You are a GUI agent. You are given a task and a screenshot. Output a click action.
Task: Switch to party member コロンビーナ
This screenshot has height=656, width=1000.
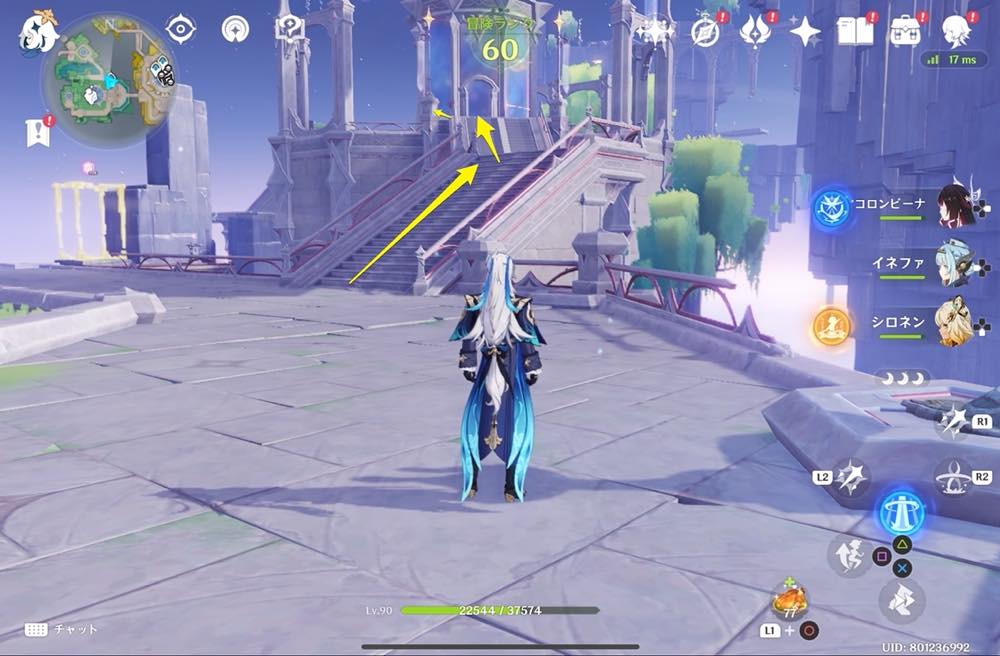pyautogui.click(x=955, y=207)
